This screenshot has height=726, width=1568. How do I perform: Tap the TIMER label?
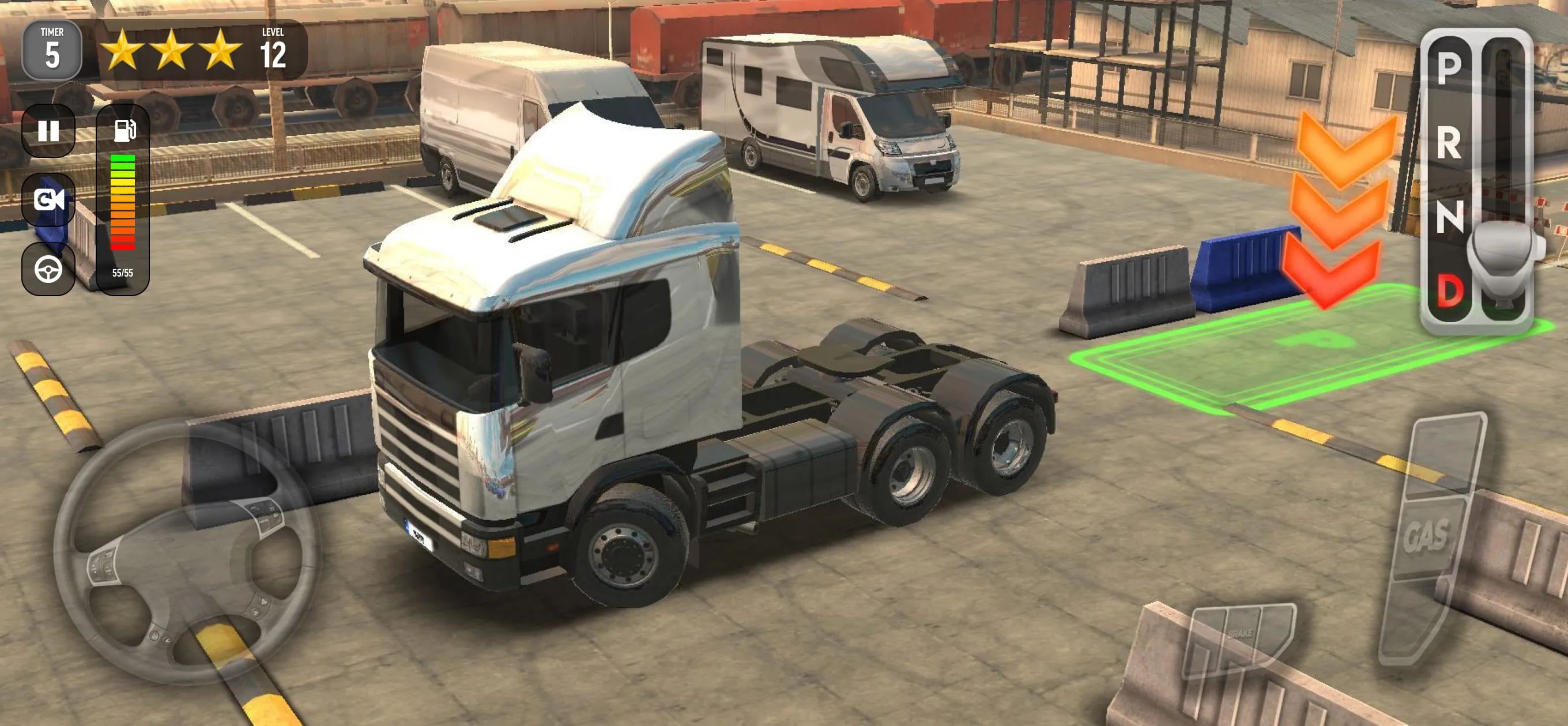coord(54,32)
